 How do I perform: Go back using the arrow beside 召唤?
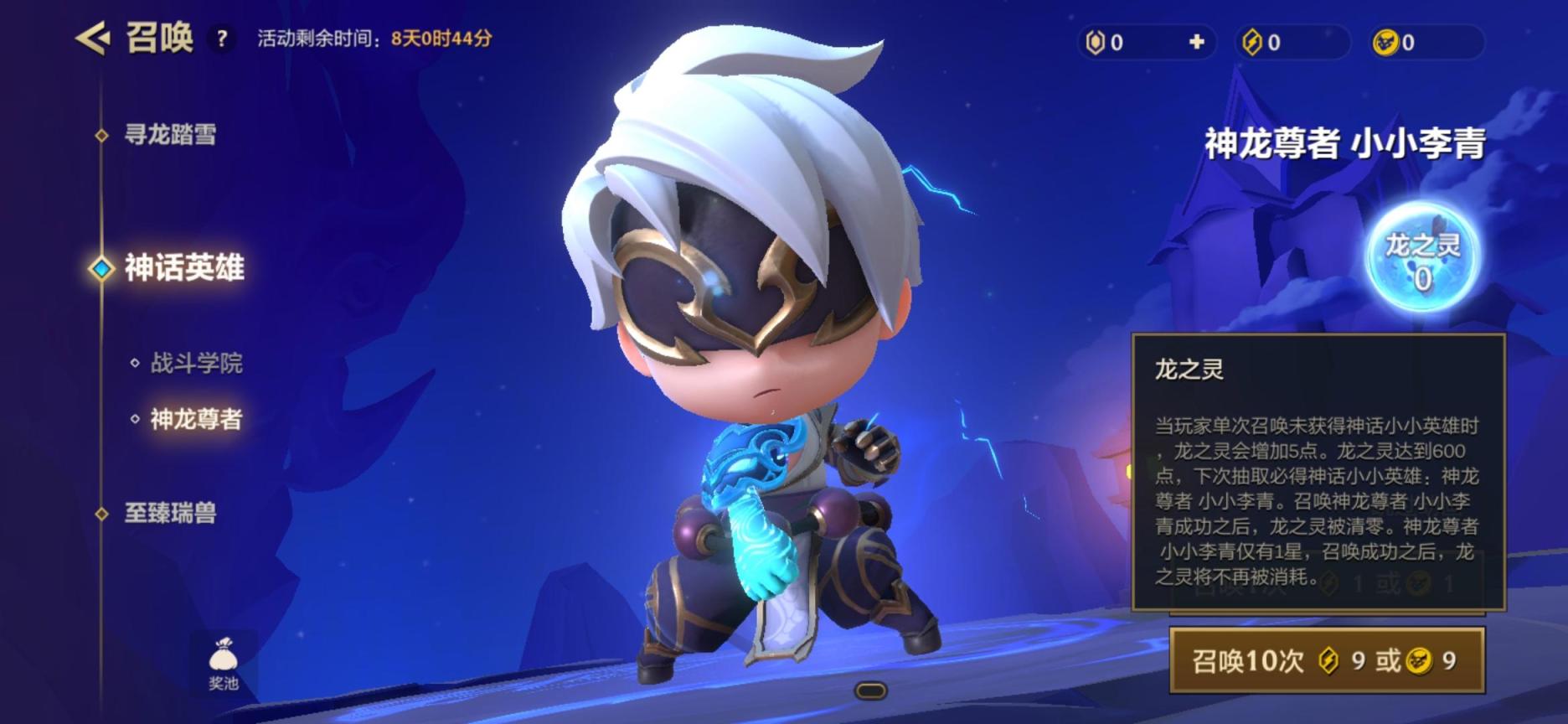[93, 38]
